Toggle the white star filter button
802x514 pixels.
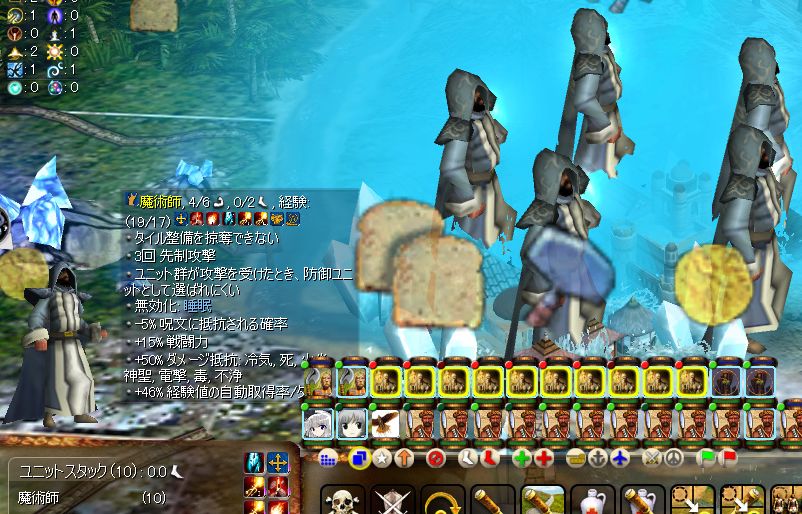tap(381, 459)
